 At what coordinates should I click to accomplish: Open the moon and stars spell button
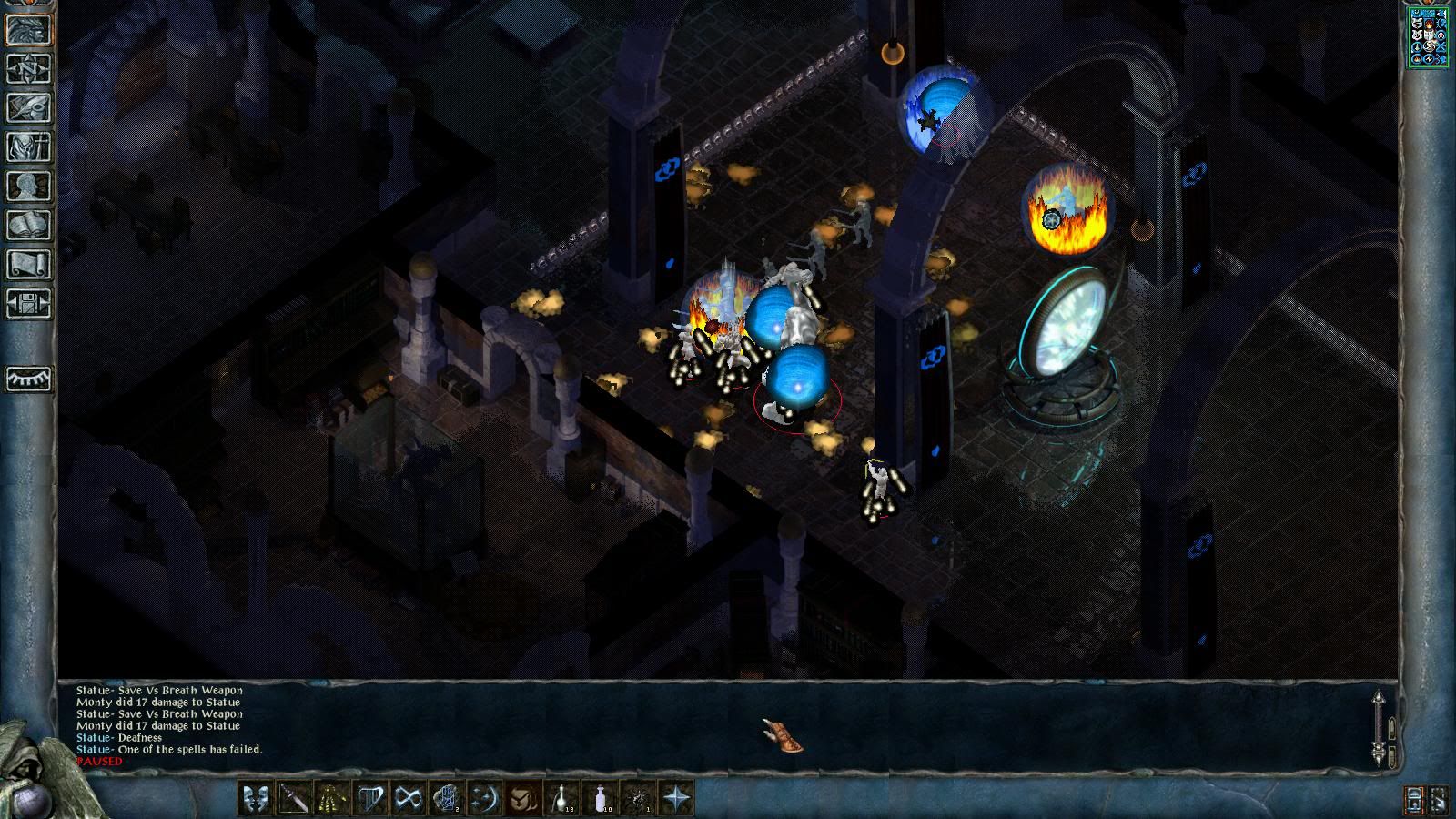pos(485,799)
